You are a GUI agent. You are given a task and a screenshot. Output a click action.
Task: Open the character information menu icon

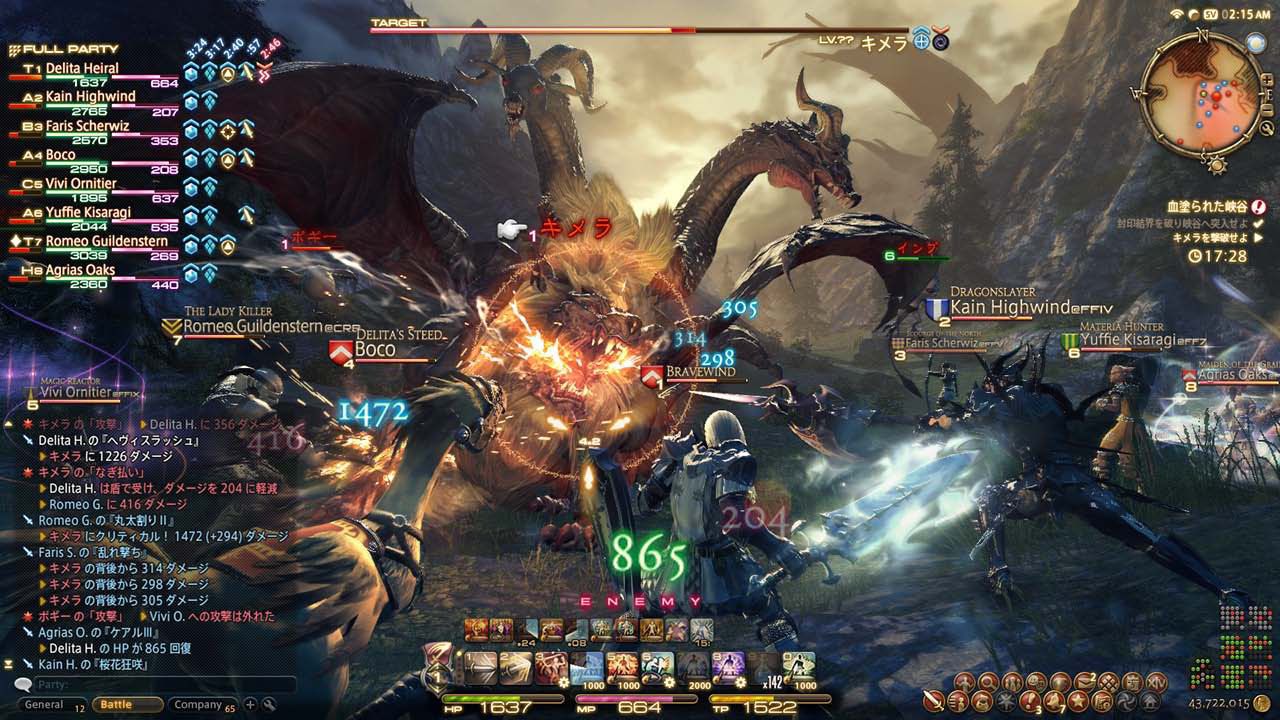964,682
